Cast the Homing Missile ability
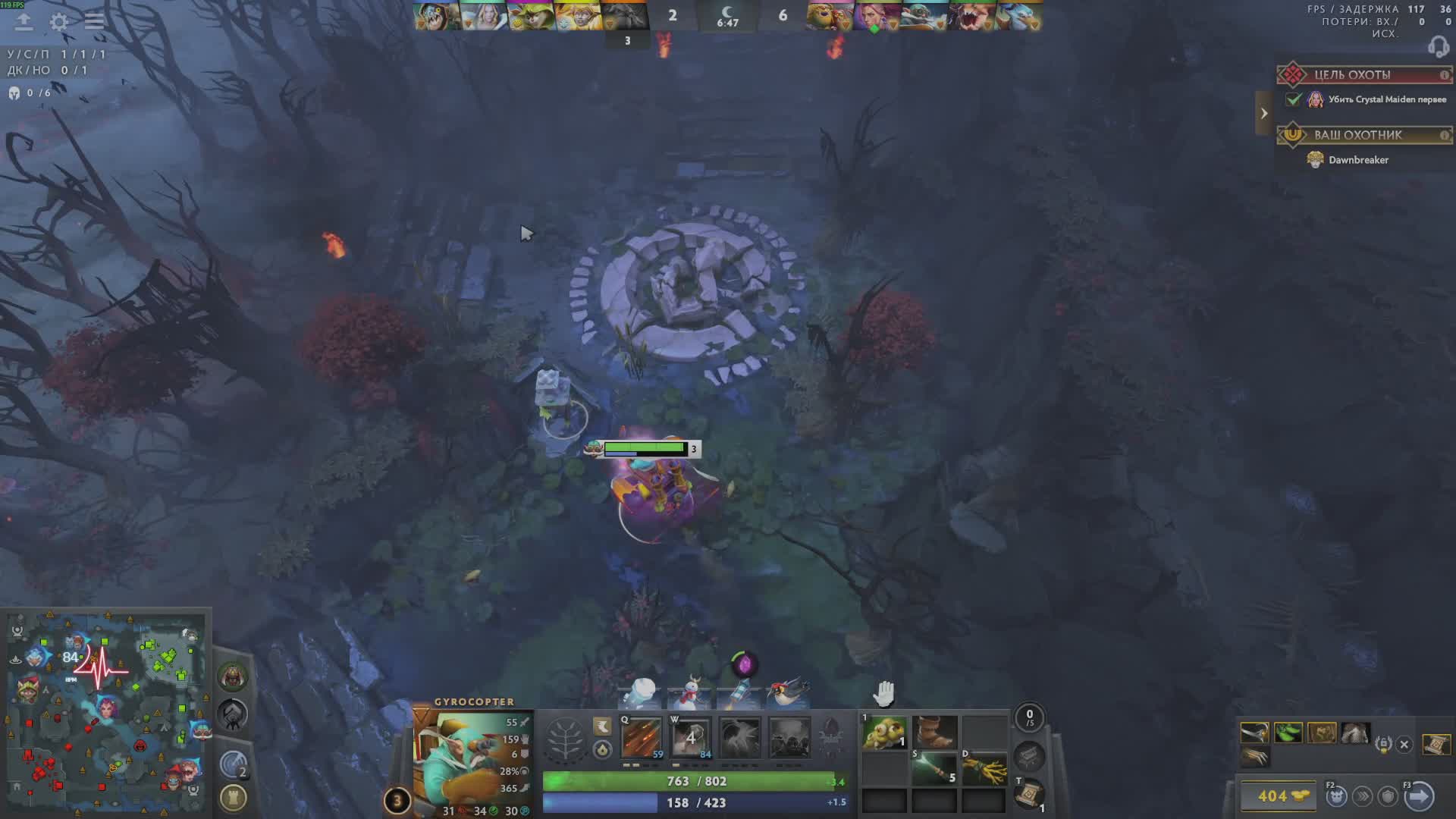 pos(691,737)
